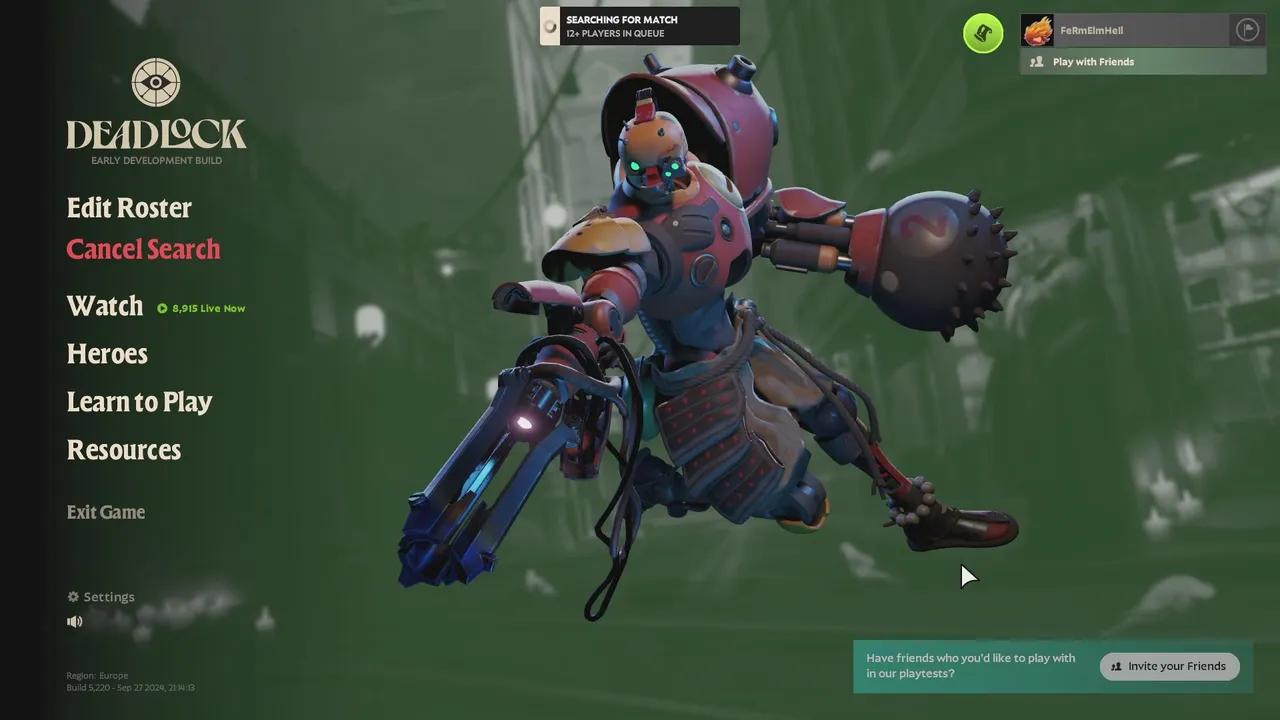
Task: Open the FeRmElmHell player profile
Action: 1090,31
